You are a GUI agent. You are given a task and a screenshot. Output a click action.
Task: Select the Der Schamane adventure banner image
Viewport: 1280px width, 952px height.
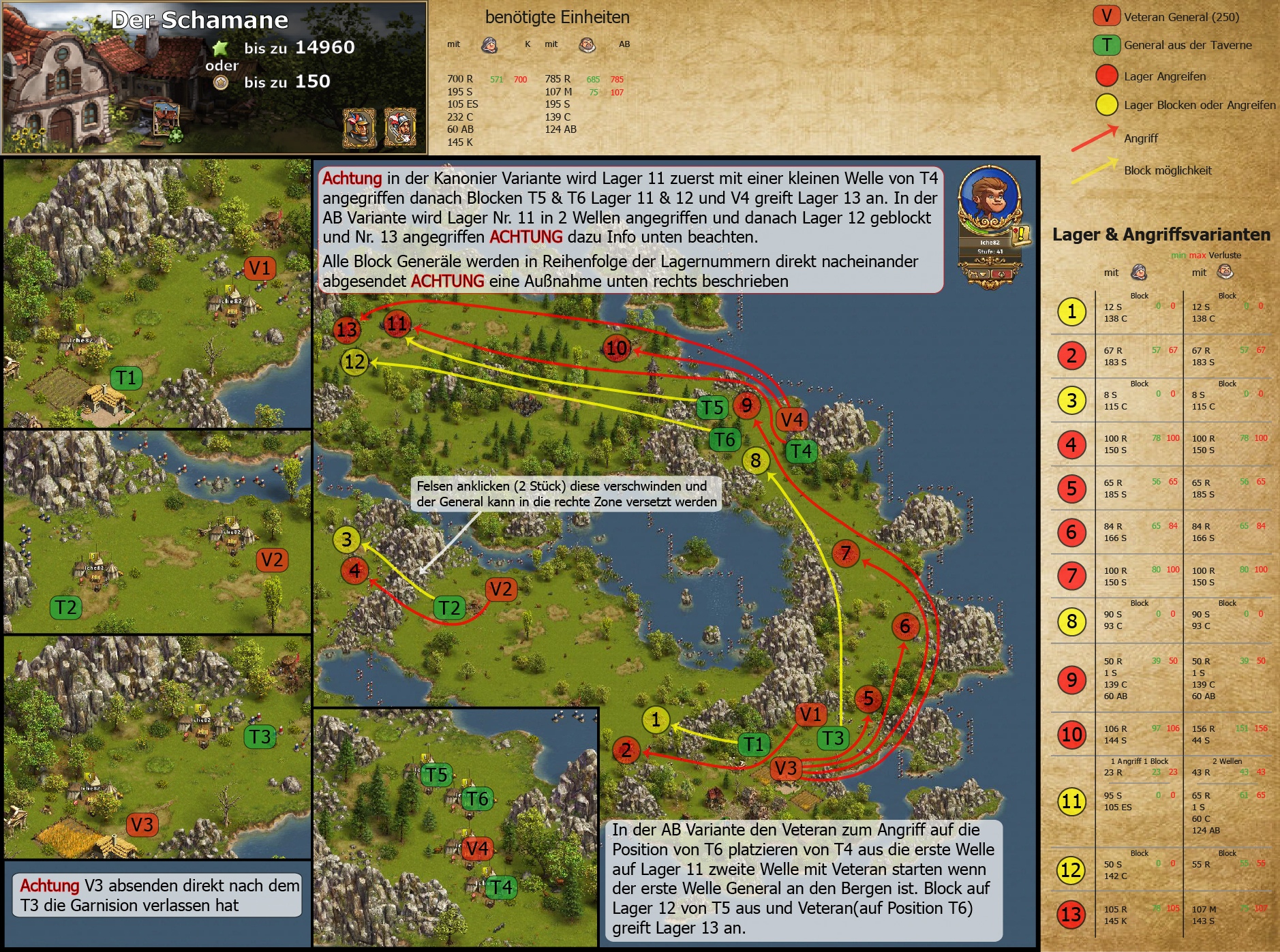point(214,77)
